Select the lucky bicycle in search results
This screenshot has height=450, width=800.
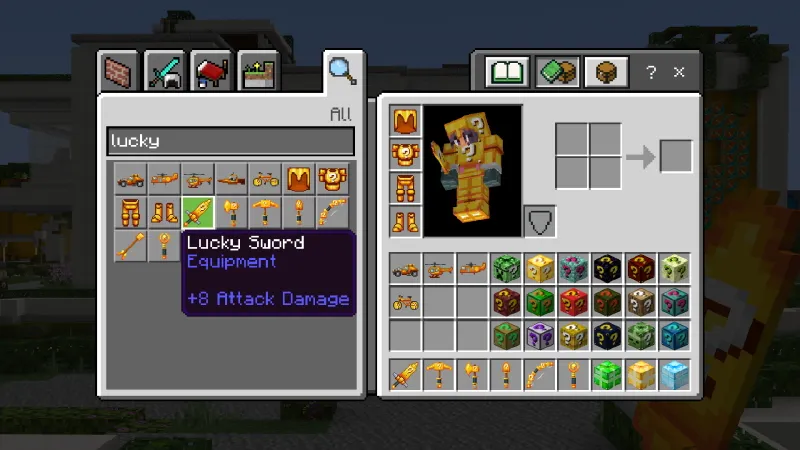266,180
